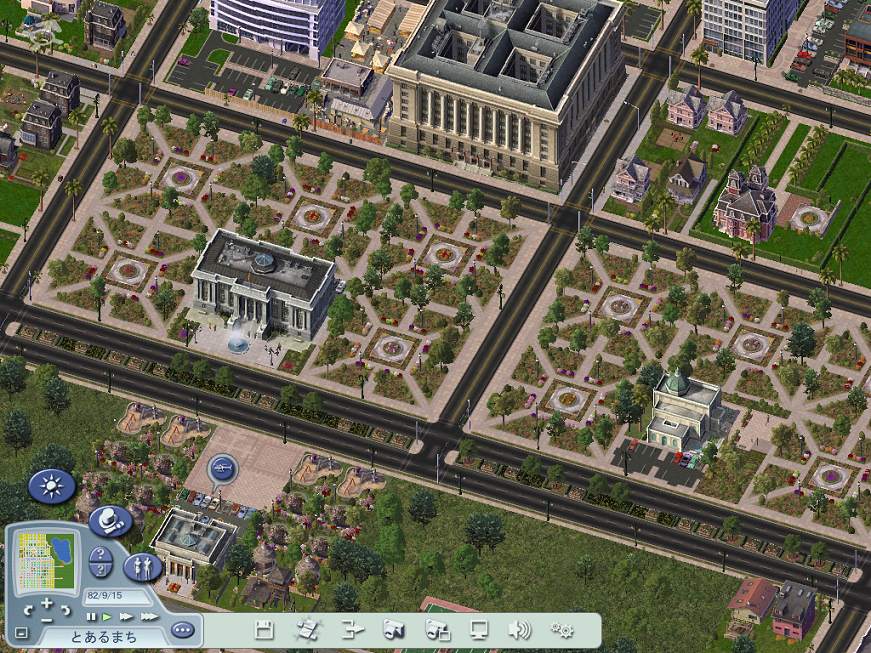The width and height of the screenshot is (871, 653).
Task: Set simulation to double-arrow fast speed
Action: pyautogui.click(x=125, y=617)
